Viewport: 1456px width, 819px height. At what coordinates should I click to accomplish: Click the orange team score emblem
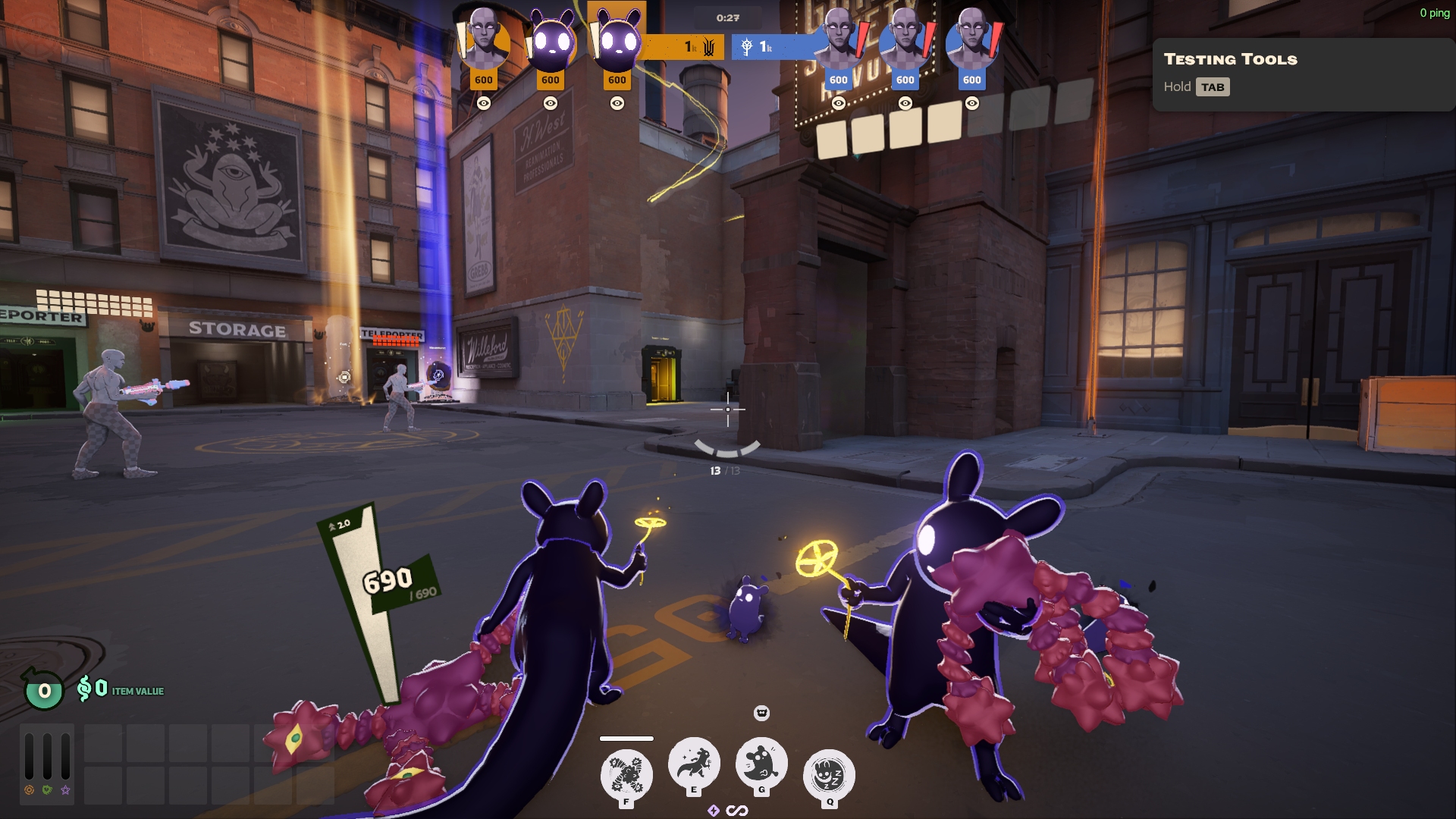(x=708, y=48)
